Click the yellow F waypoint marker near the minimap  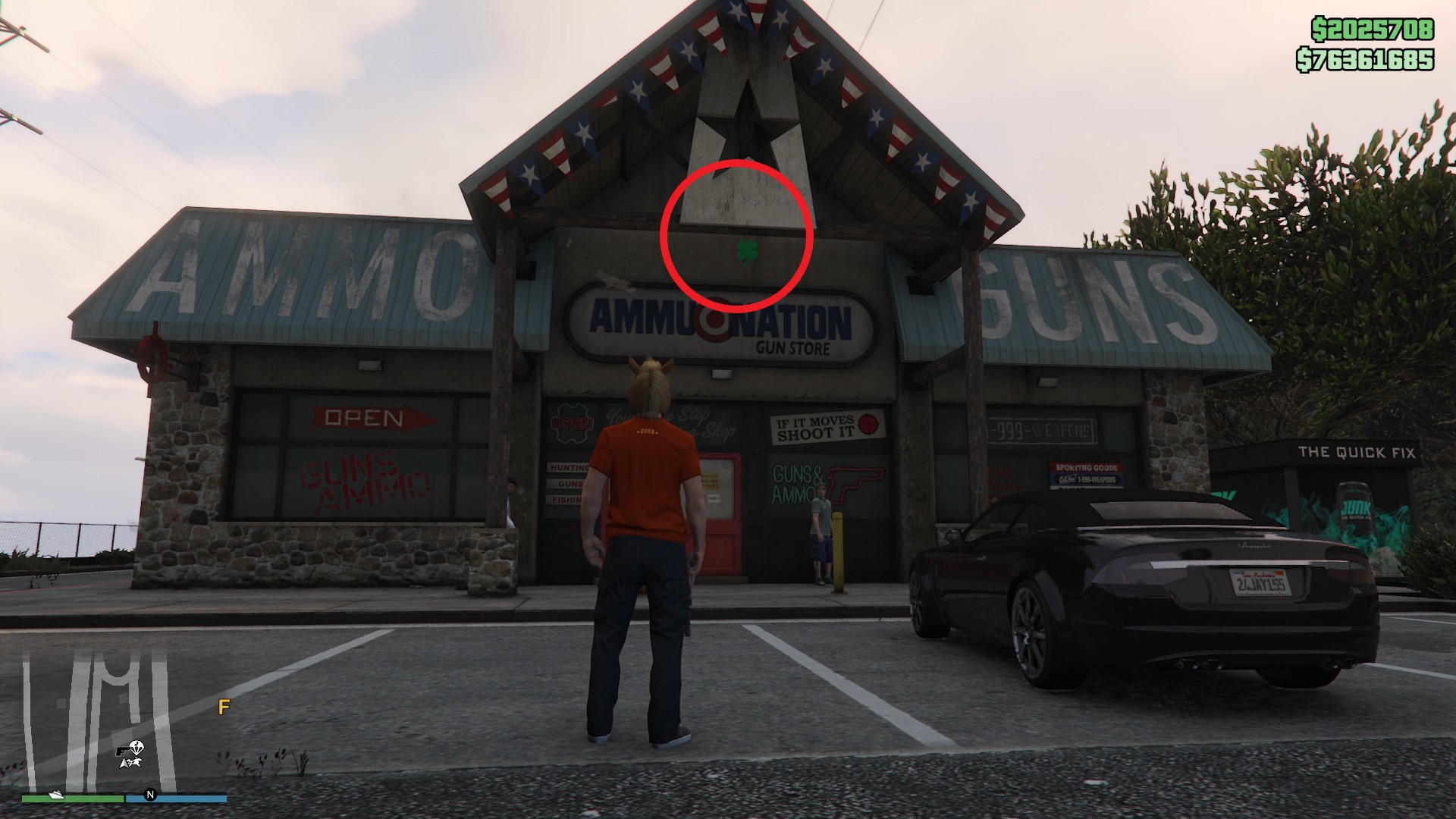(224, 707)
